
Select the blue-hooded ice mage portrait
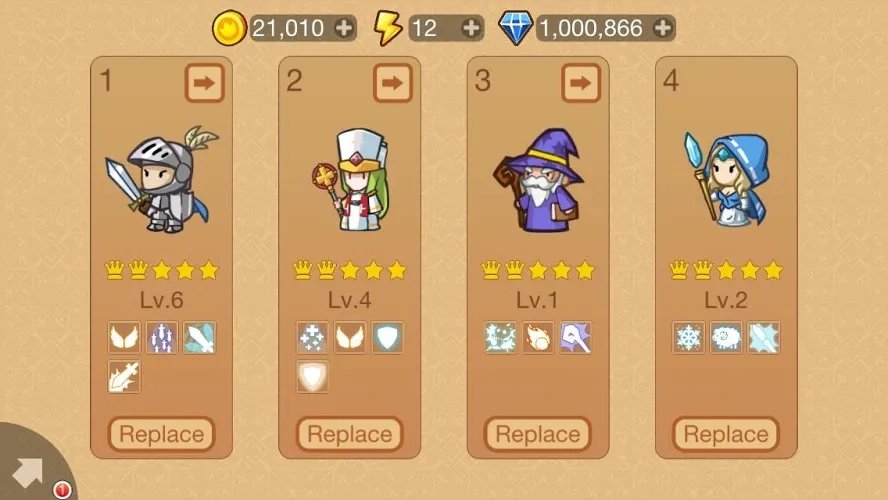[725, 181]
